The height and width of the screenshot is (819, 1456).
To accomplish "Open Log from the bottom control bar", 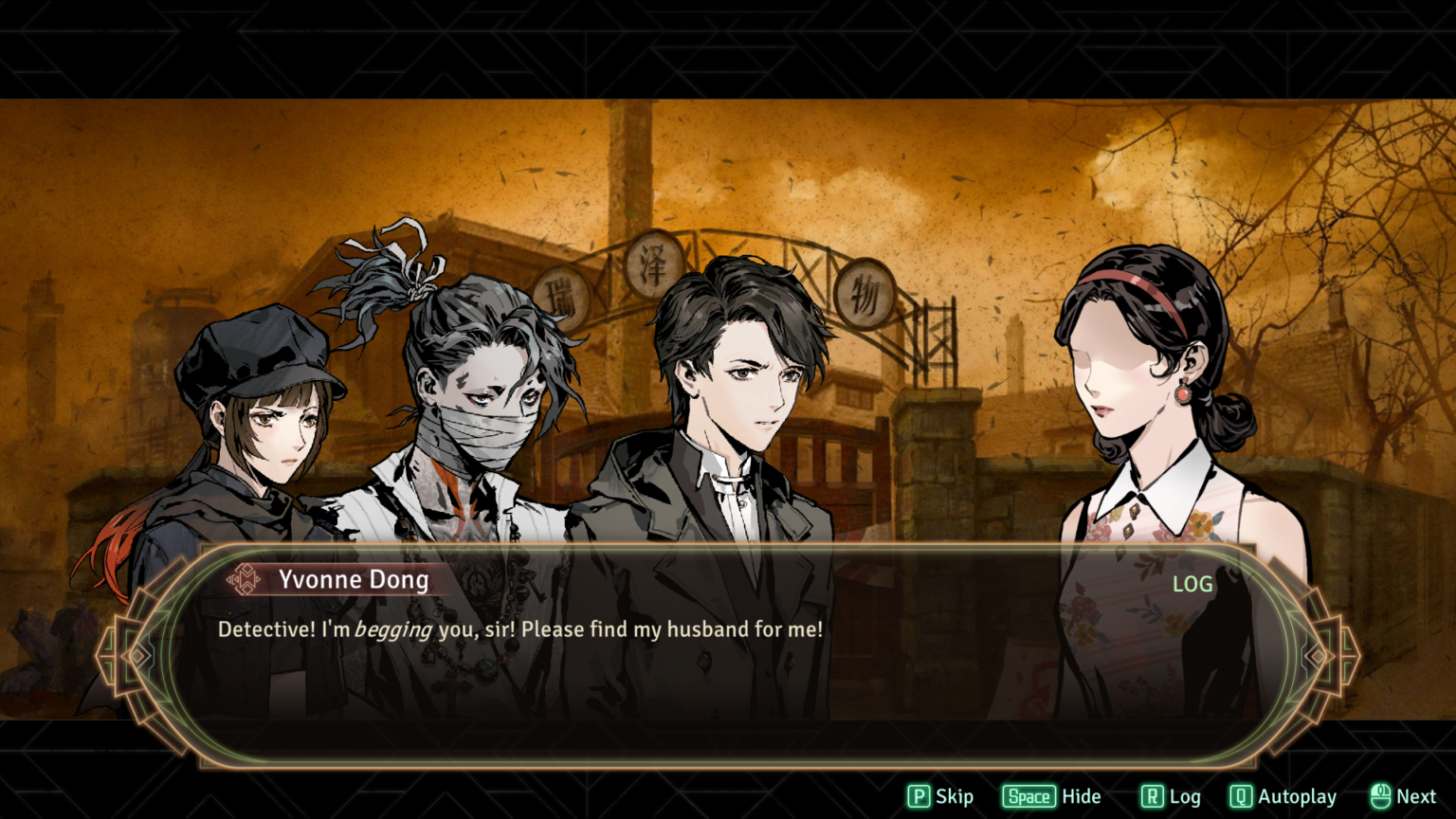I will click(x=1170, y=797).
